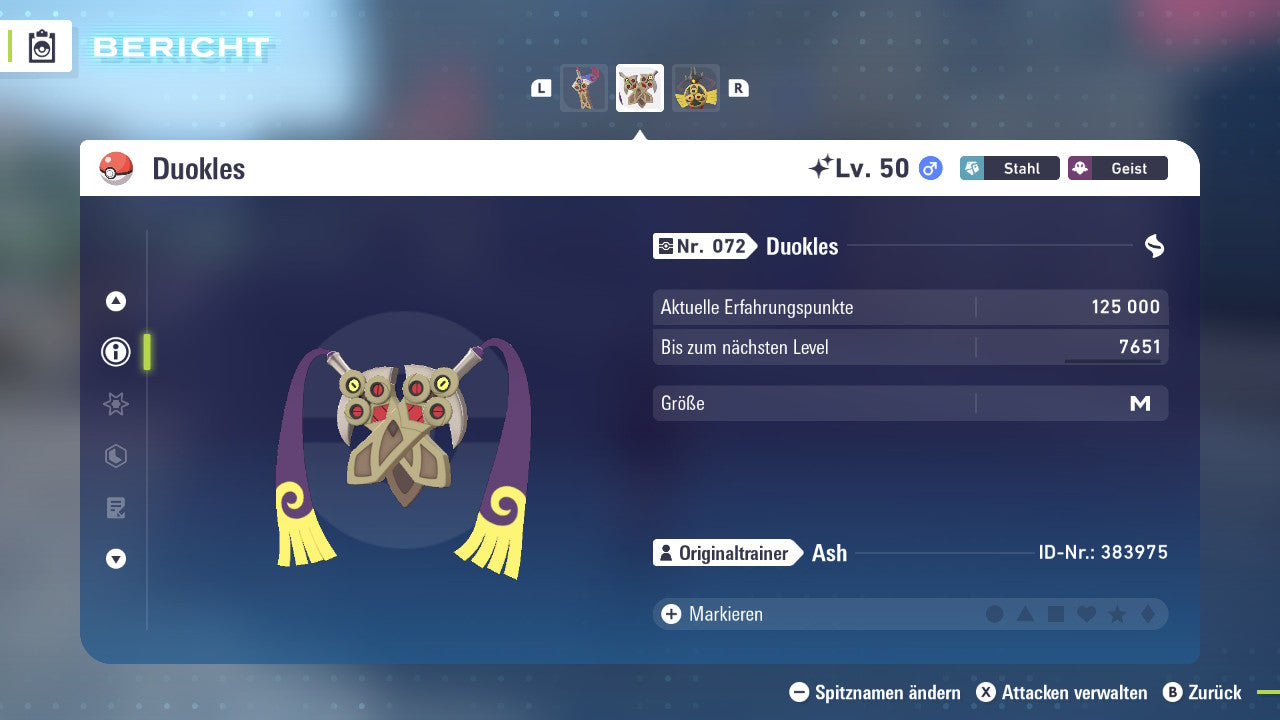
Task: Toggle the circle marking for Duokles
Action: 995,614
